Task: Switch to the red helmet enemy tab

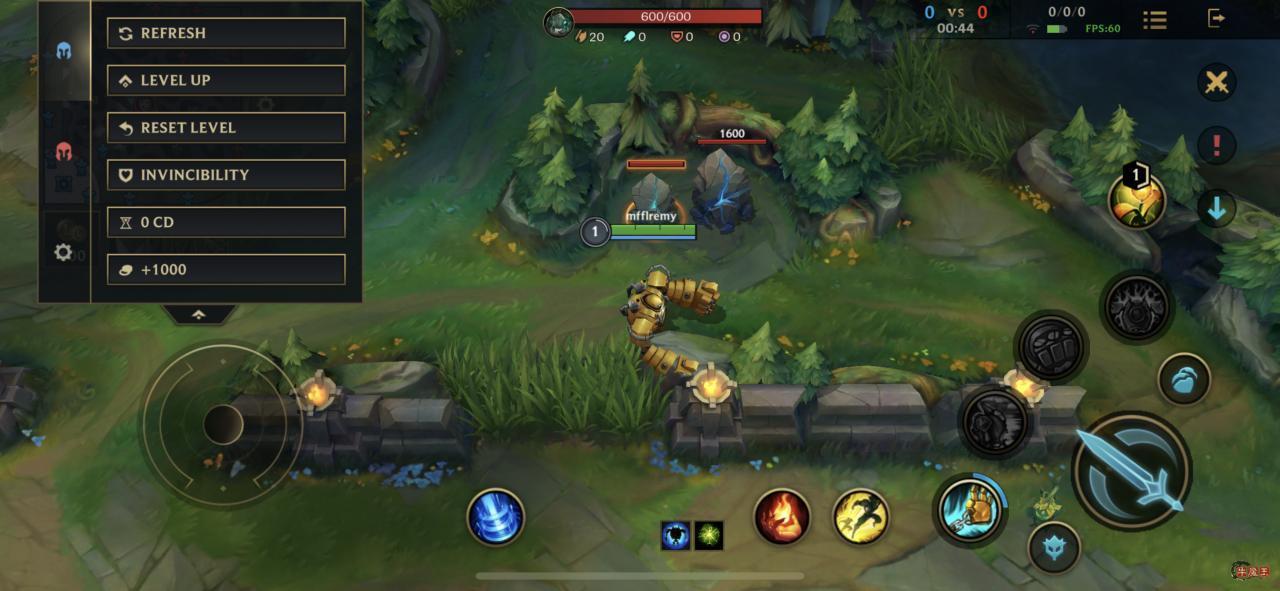Action: pyautogui.click(x=63, y=152)
